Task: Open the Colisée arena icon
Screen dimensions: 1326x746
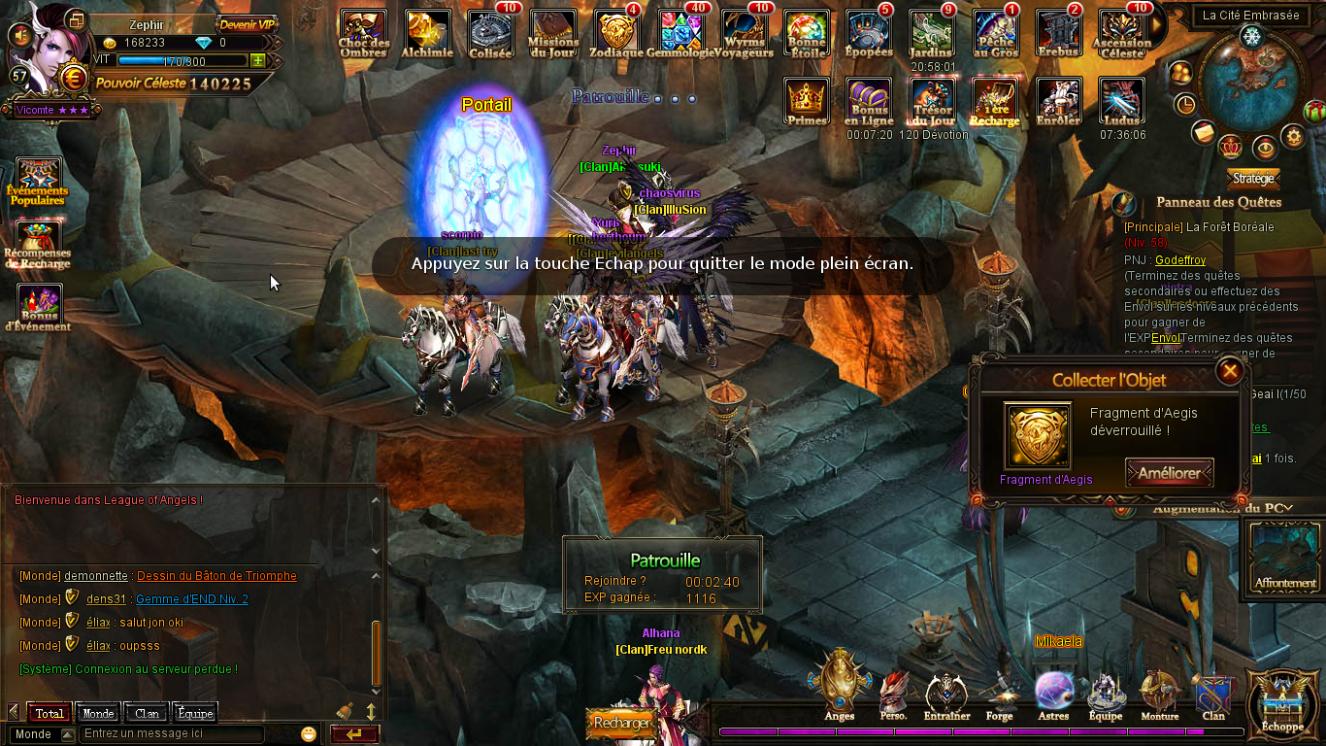Action: pyautogui.click(x=490, y=33)
